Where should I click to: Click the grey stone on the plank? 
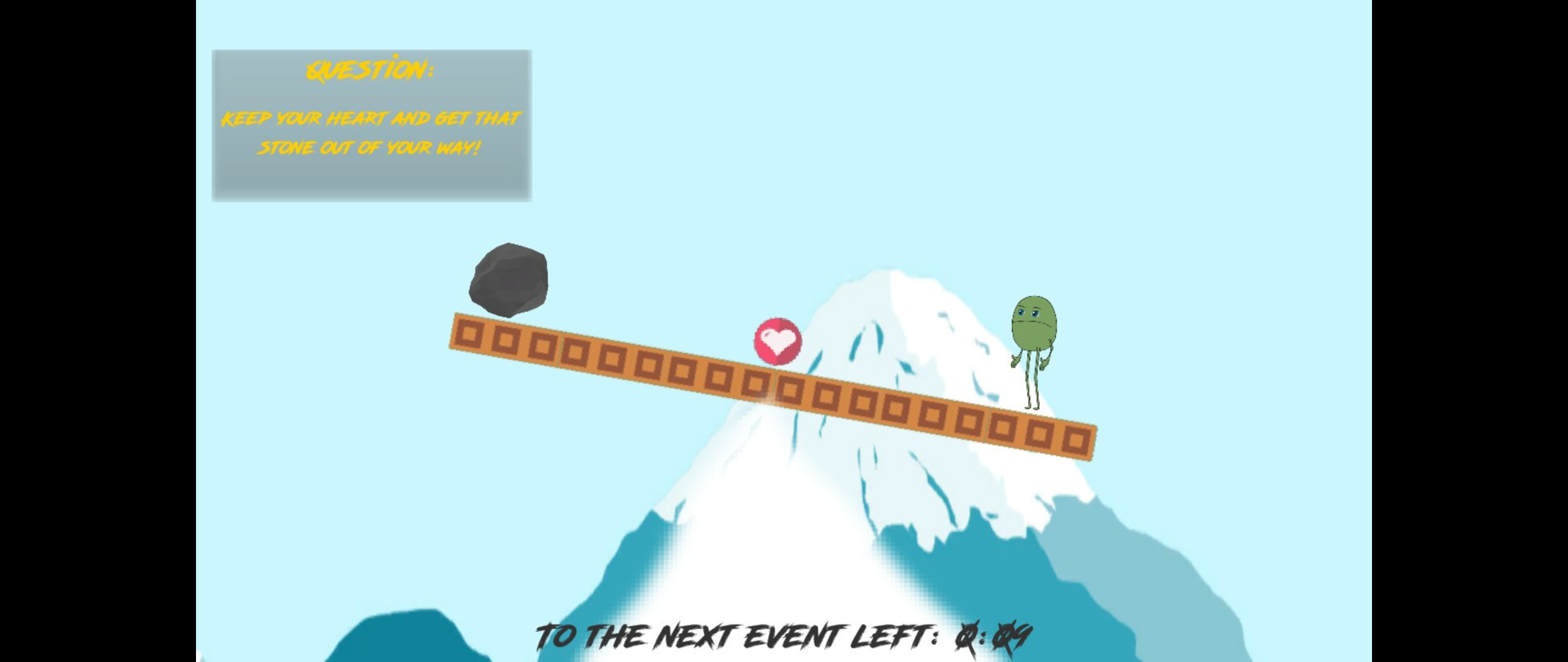coord(508,278)
